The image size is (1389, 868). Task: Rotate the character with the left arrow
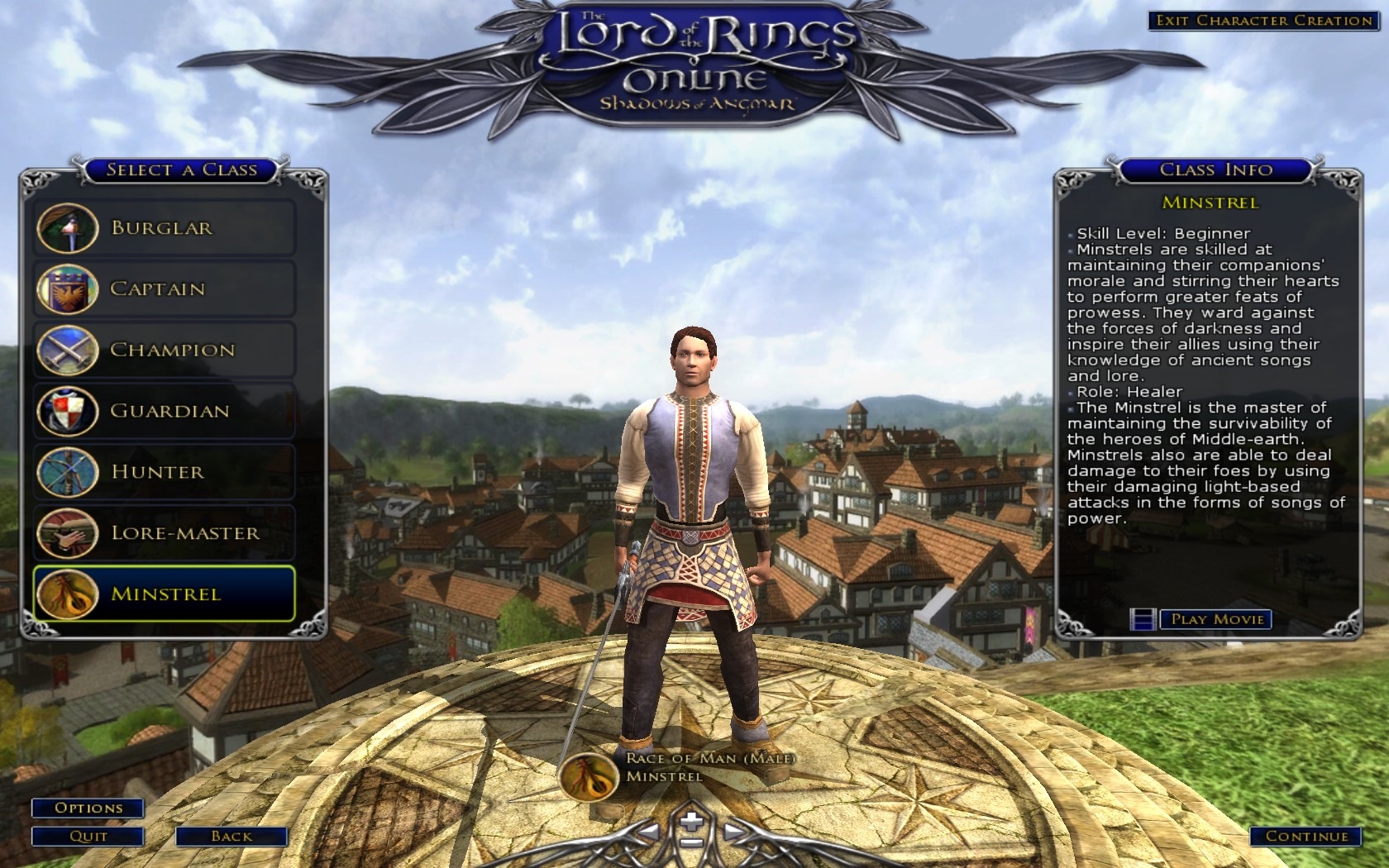(x=649, y=832)
